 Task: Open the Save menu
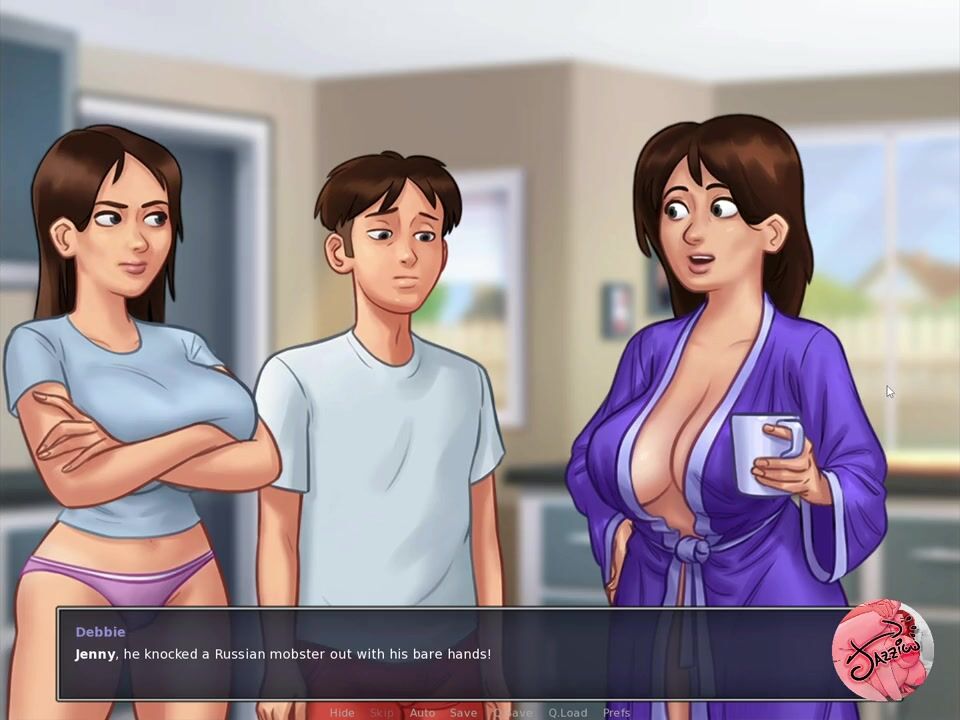click(x=463, y=712)
